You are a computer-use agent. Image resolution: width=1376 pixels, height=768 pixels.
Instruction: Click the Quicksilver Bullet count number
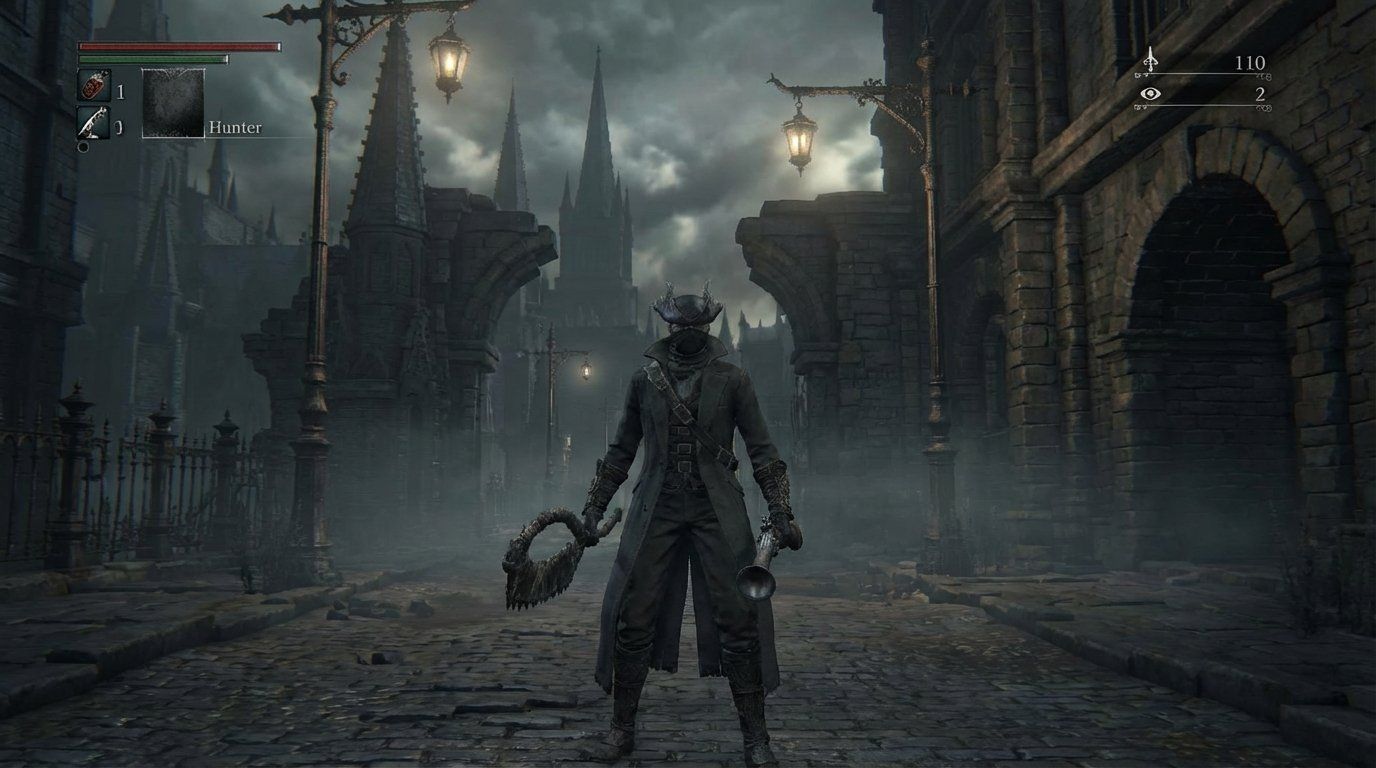pyautogui.click(x=120, y=125)
